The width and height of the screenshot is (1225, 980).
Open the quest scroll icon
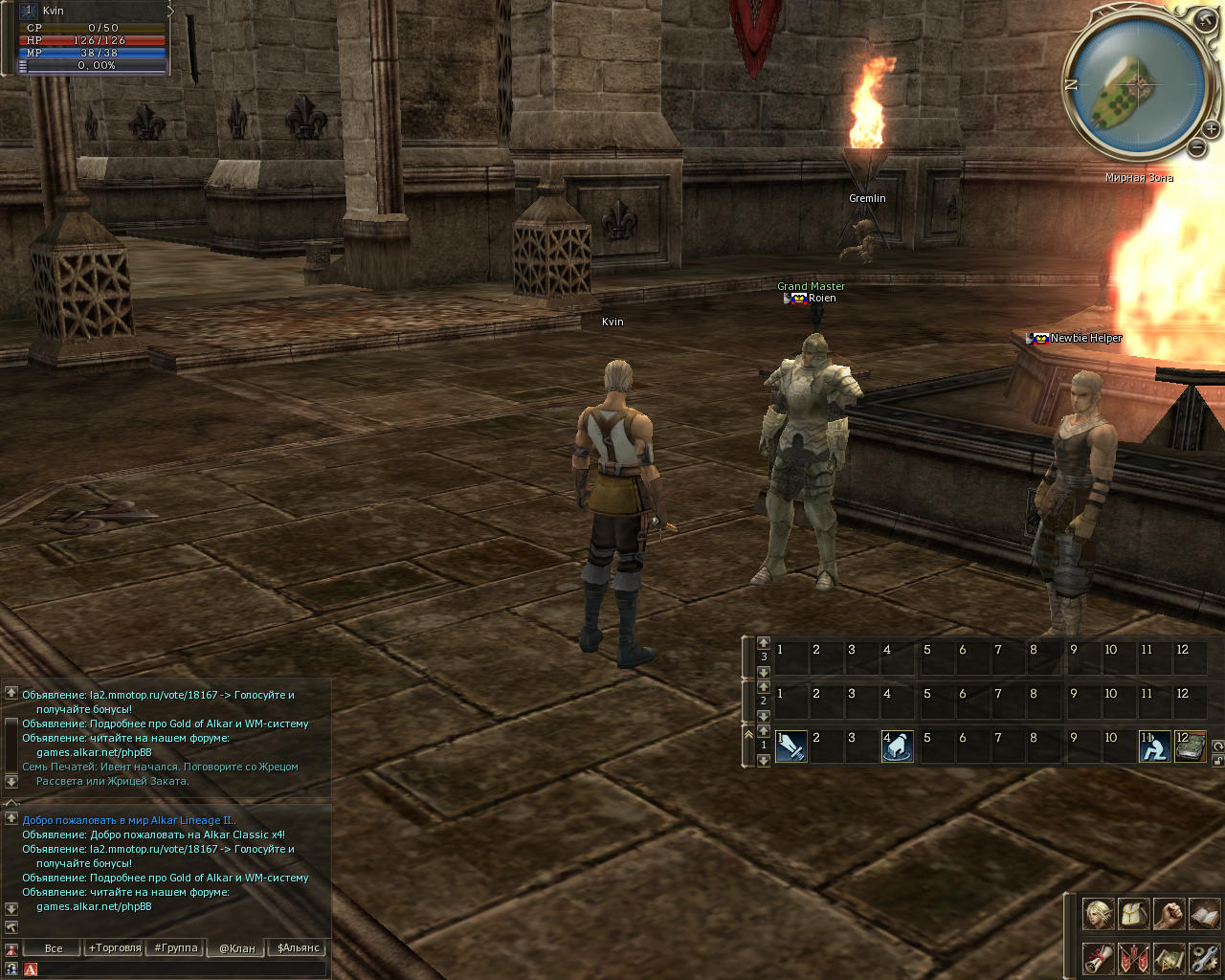(x=1098, y=957)
